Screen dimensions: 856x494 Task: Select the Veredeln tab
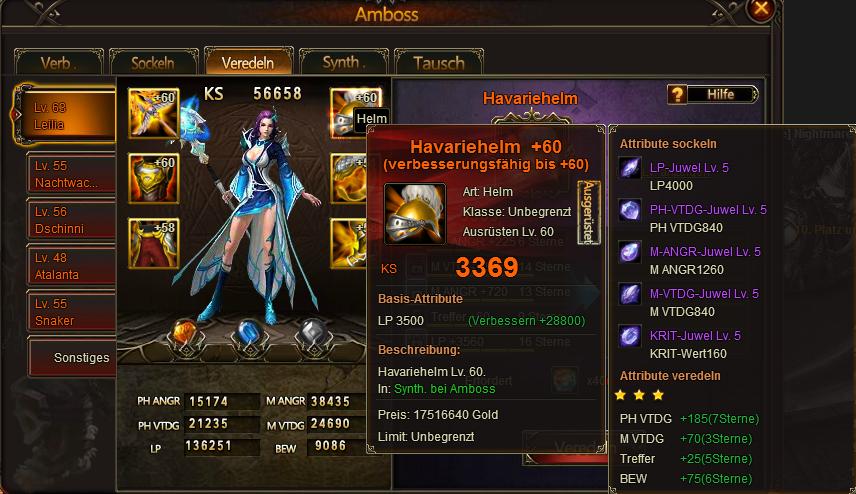click(246, 62)
